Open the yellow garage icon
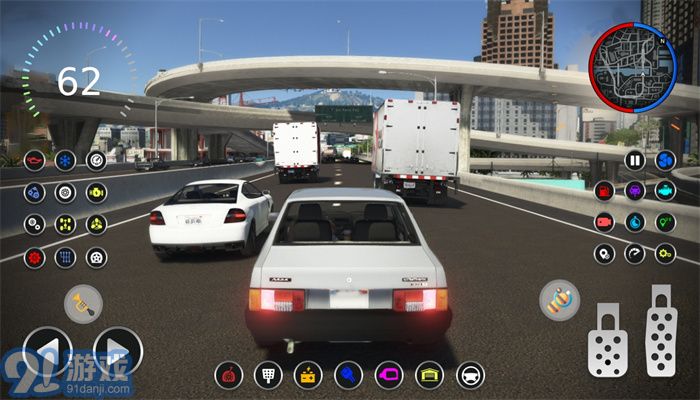The width and height of the screenshot is (700, 400). pyautogui.click(x=429, y=376)
